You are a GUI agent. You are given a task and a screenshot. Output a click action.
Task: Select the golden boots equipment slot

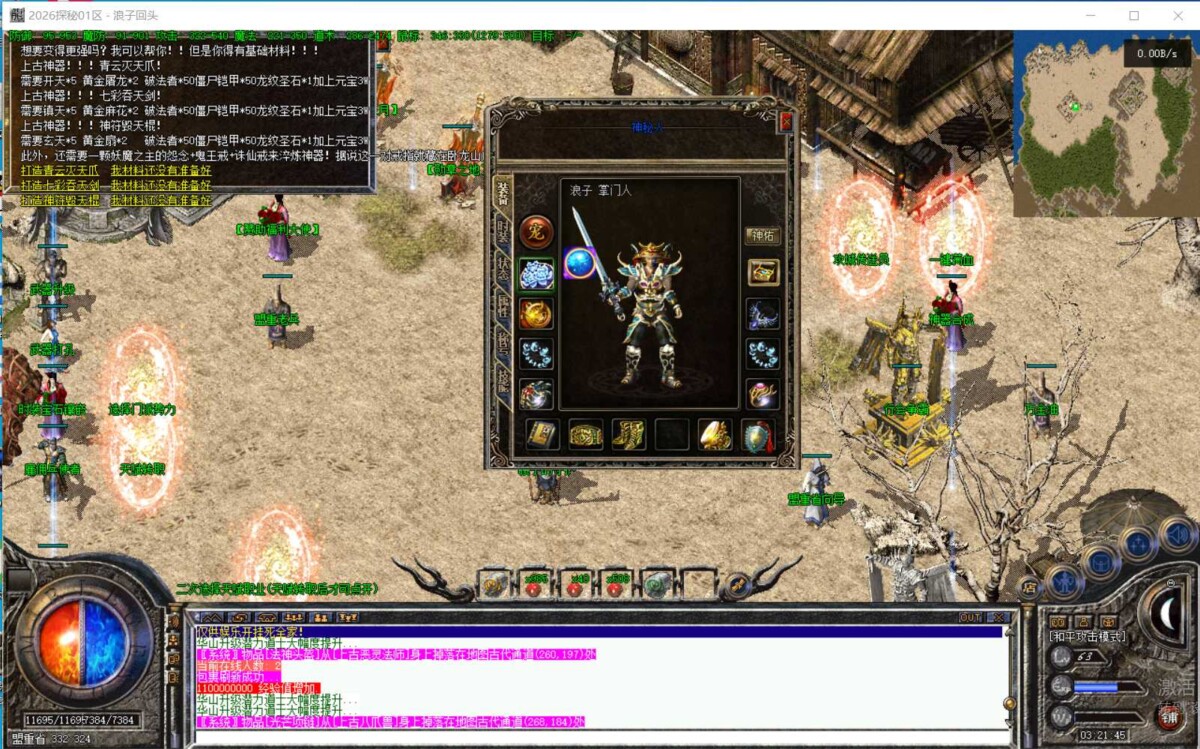pyautogui.click(x=628, y=435)
